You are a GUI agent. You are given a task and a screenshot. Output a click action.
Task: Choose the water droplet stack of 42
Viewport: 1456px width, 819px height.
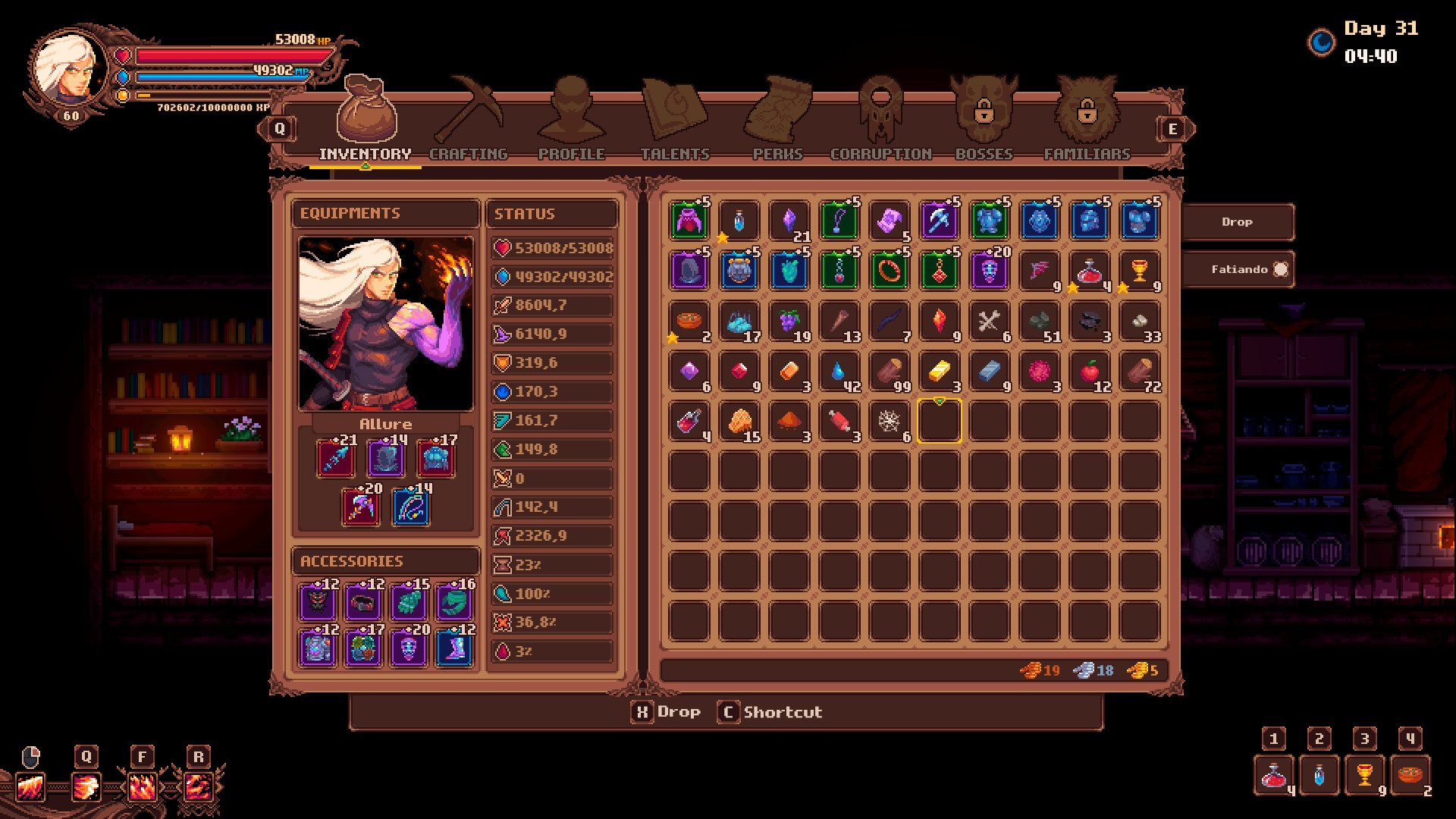[839, 371]
